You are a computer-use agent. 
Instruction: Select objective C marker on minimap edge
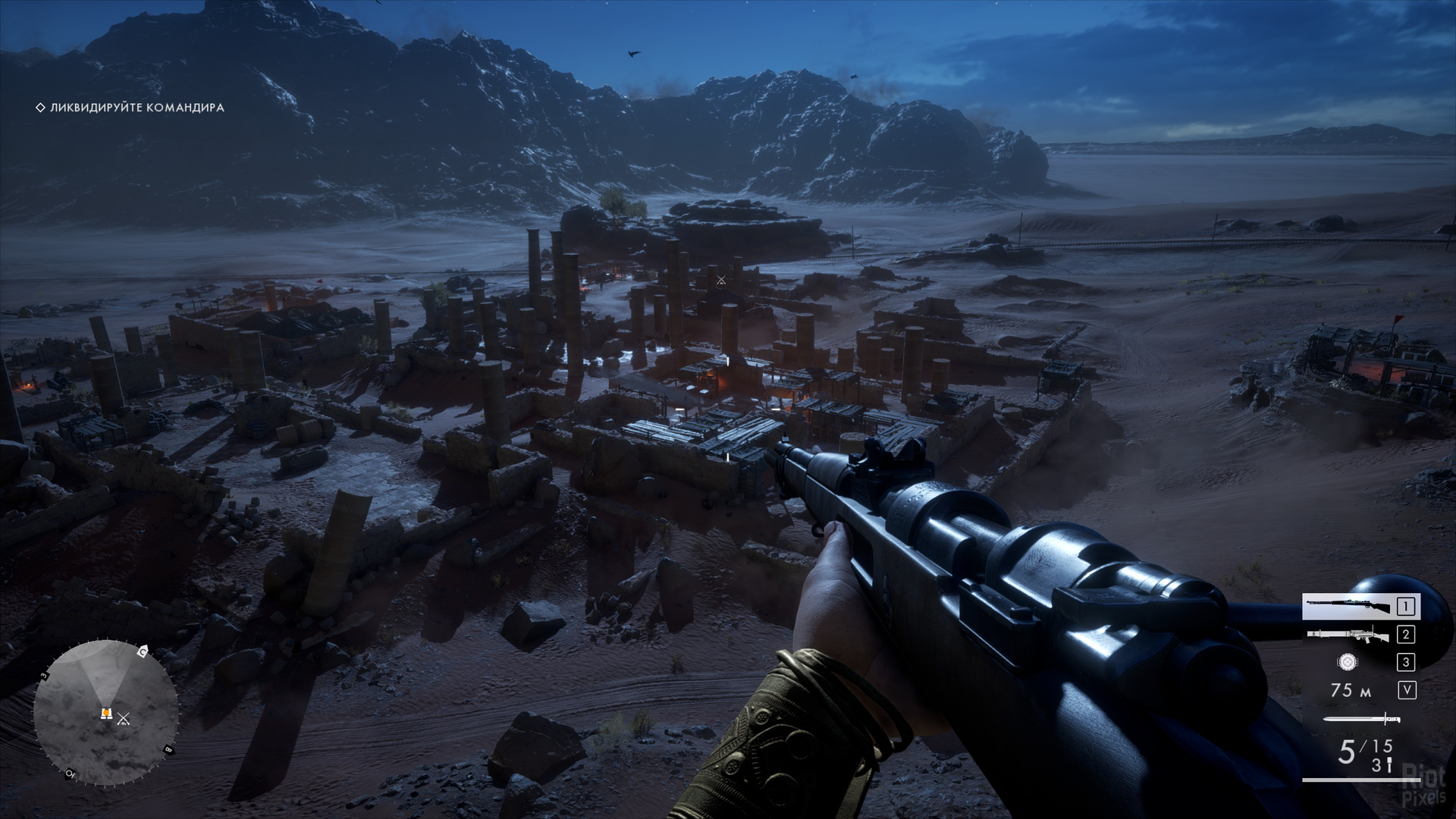pos(143,651)
